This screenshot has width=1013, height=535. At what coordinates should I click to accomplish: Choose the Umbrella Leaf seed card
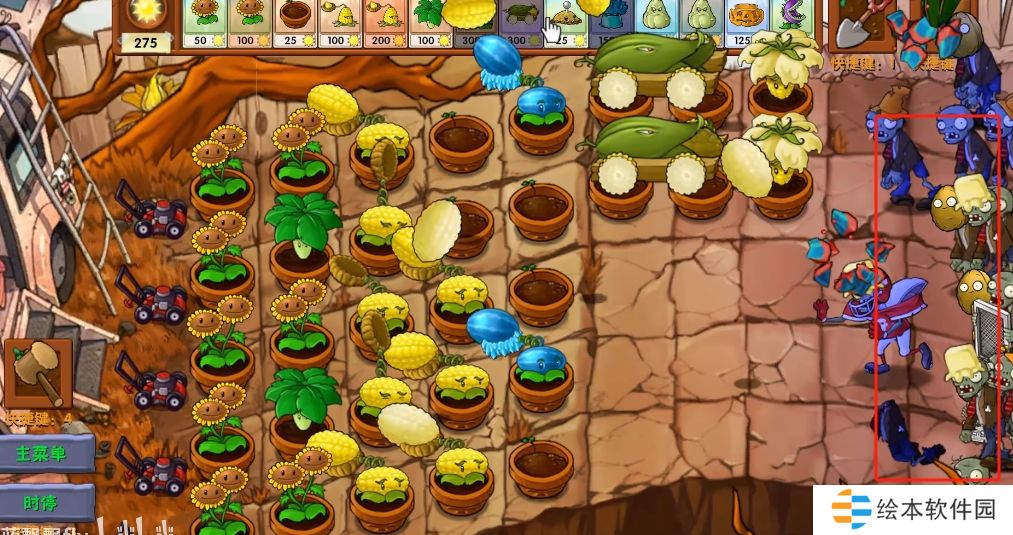pyautogui.click(x=428, y=24)
